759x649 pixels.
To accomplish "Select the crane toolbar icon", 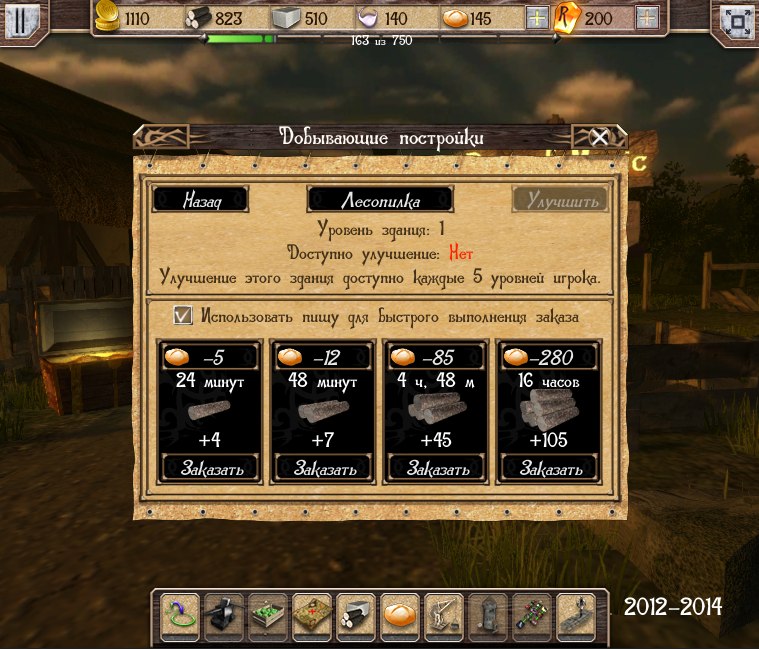I will (444, 615).
